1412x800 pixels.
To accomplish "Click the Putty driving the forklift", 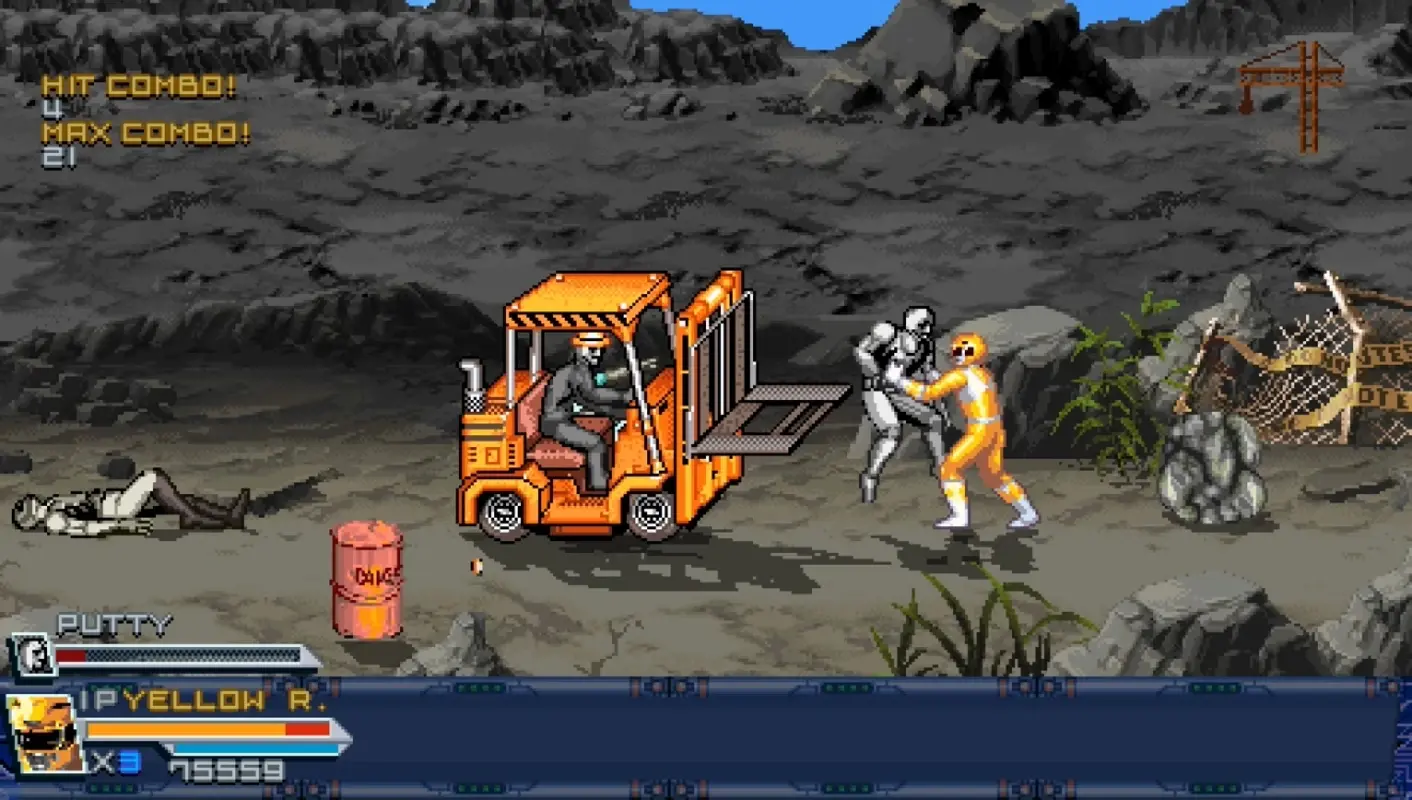I will coord(580,400).
